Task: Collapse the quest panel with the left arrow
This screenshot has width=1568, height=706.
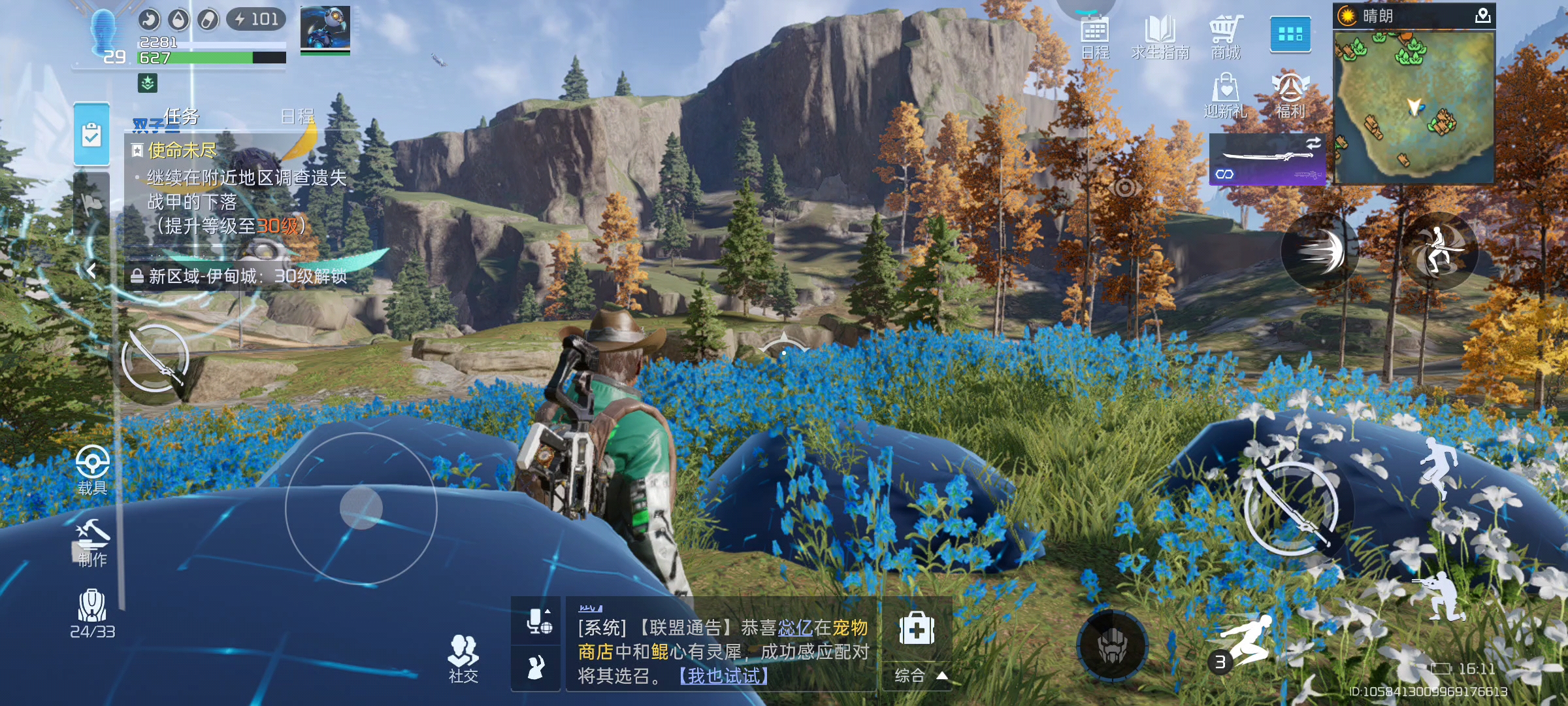Action: [x=92, y=271]
